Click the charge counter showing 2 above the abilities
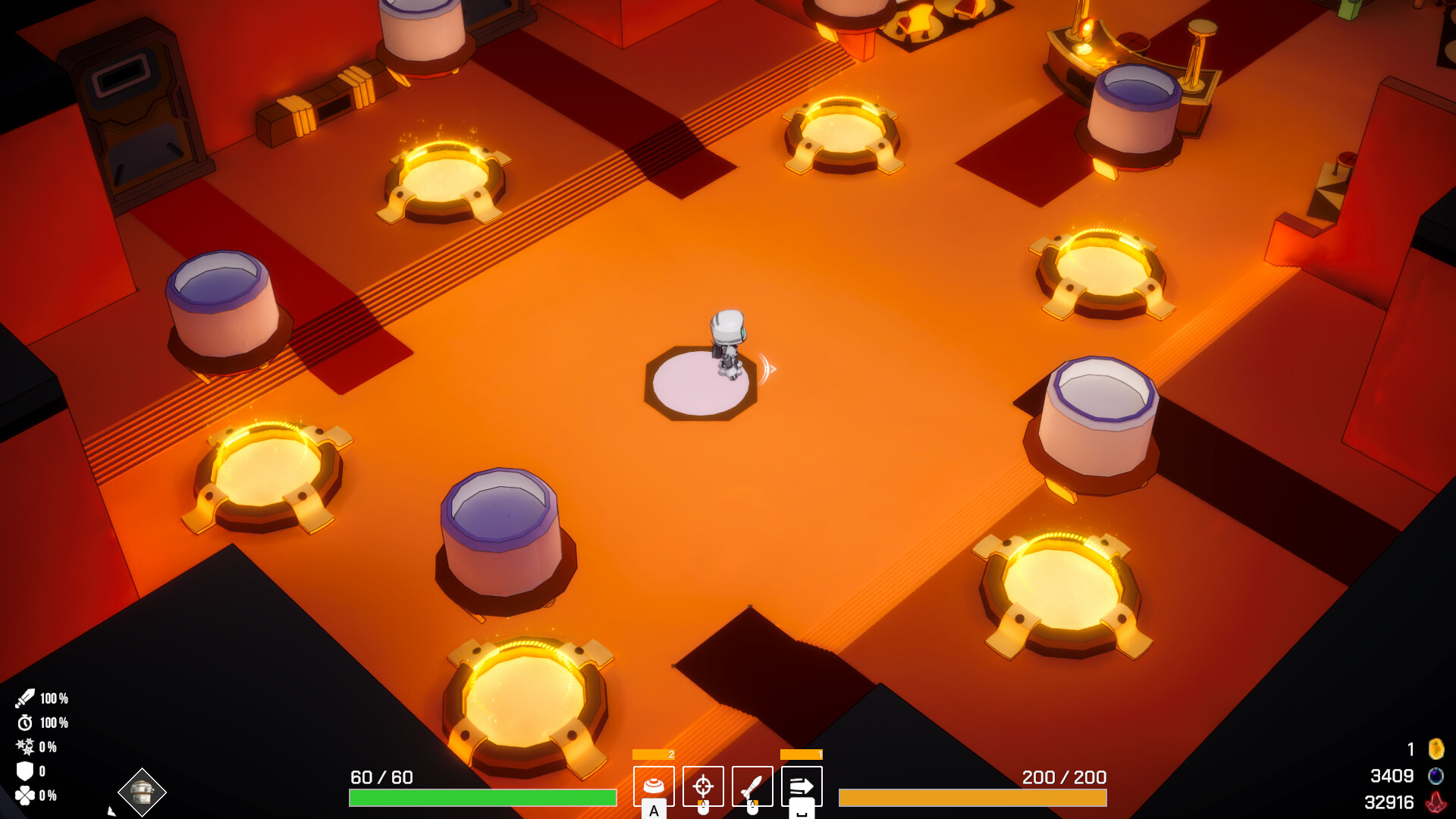The image size is (1456, 819). (x=655, y=755)
